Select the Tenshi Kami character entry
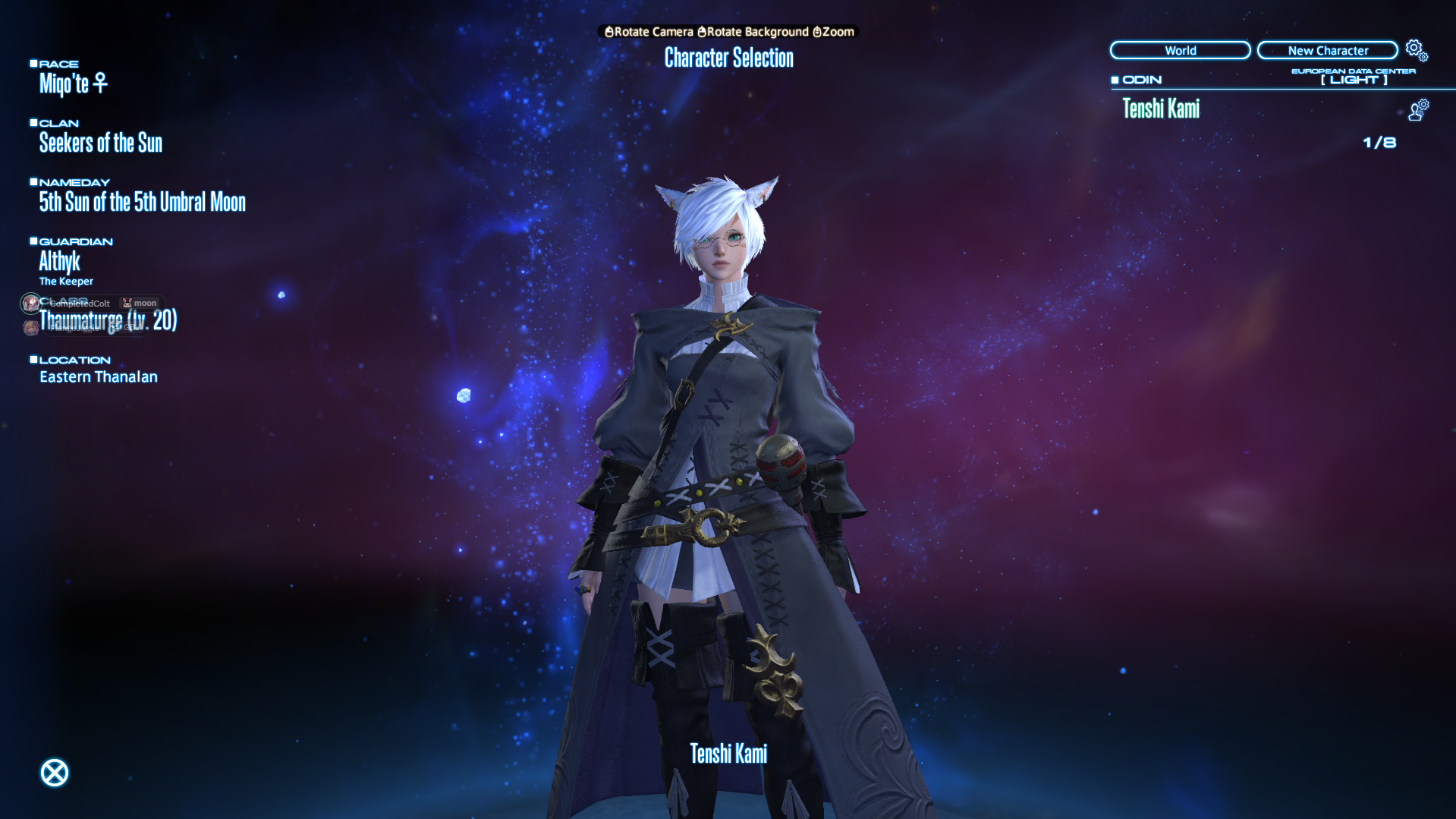Screen dimensions: 1456x819 (x=1161, y=109)
